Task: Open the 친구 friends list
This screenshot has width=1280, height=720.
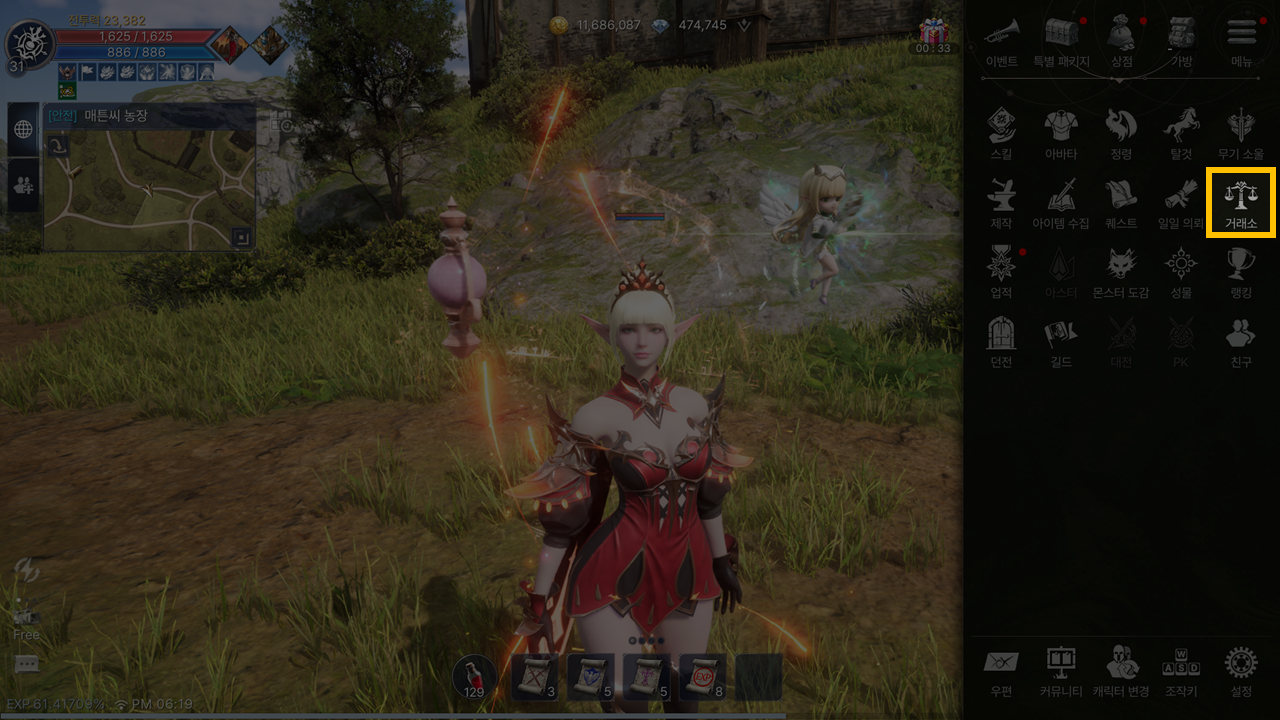Action: [x=1240, y=341]
